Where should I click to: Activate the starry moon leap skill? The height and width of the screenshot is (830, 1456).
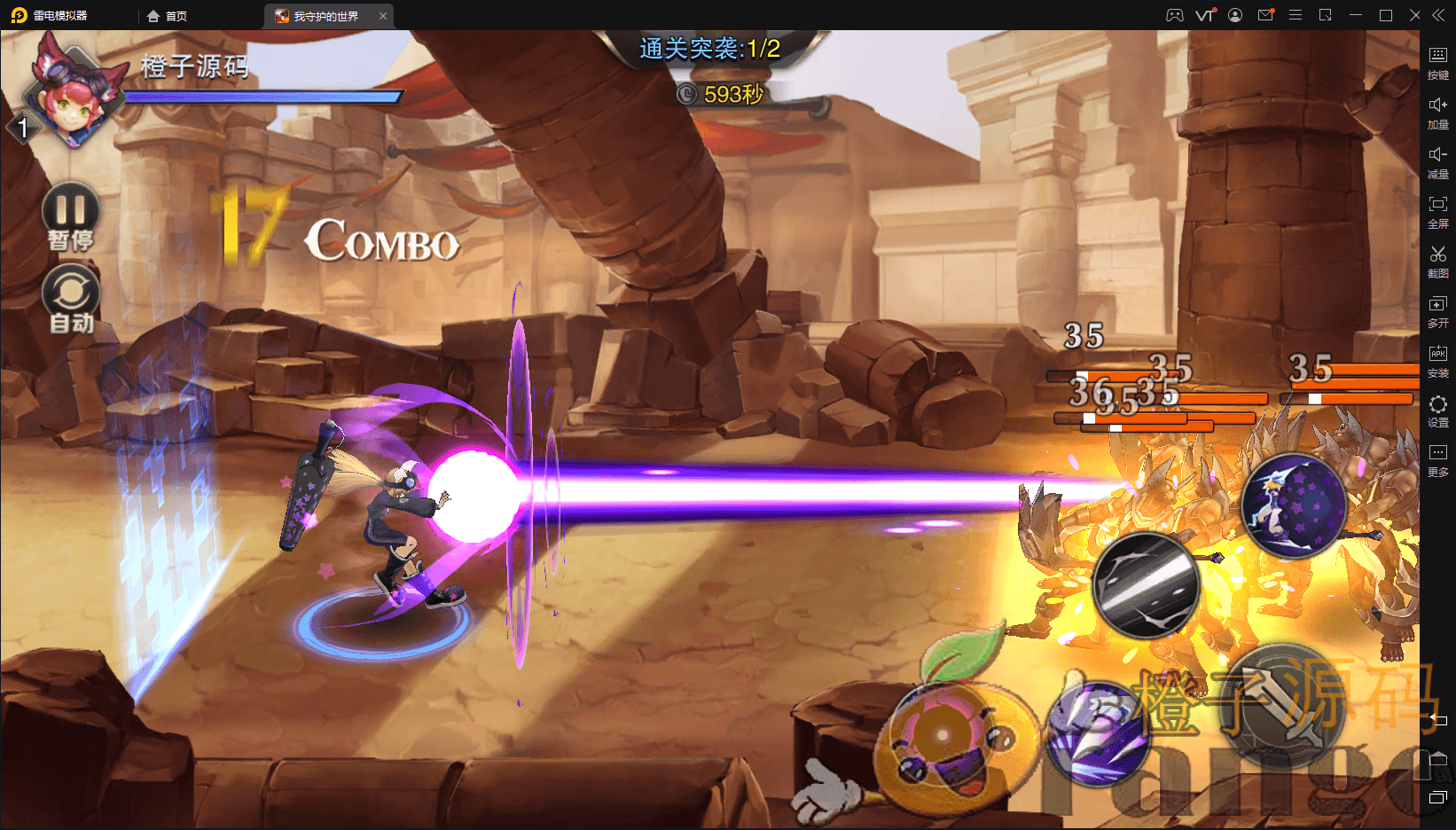[x=1294, y=505]
